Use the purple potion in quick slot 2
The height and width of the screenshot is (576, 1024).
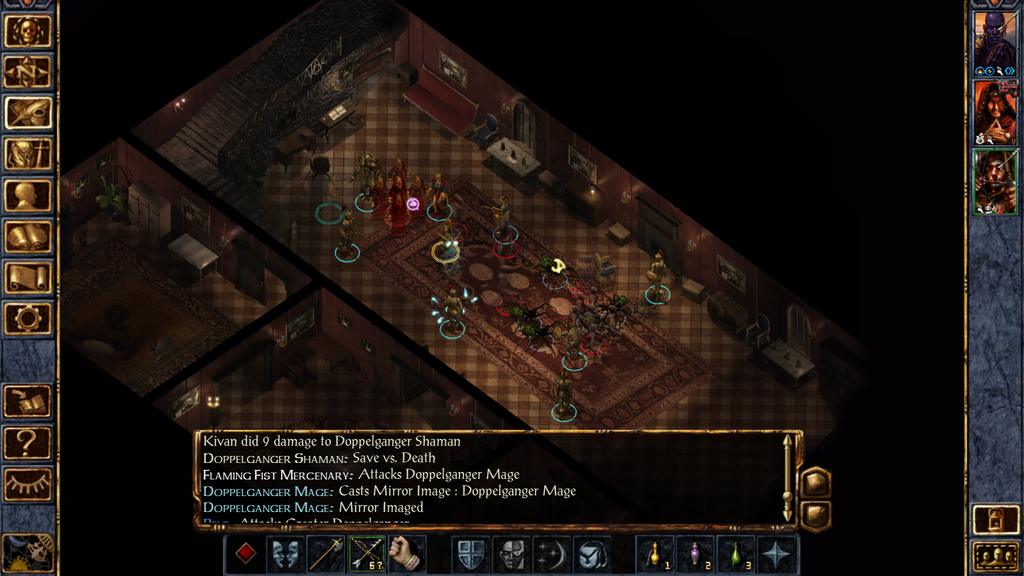(x=694, y=553)
